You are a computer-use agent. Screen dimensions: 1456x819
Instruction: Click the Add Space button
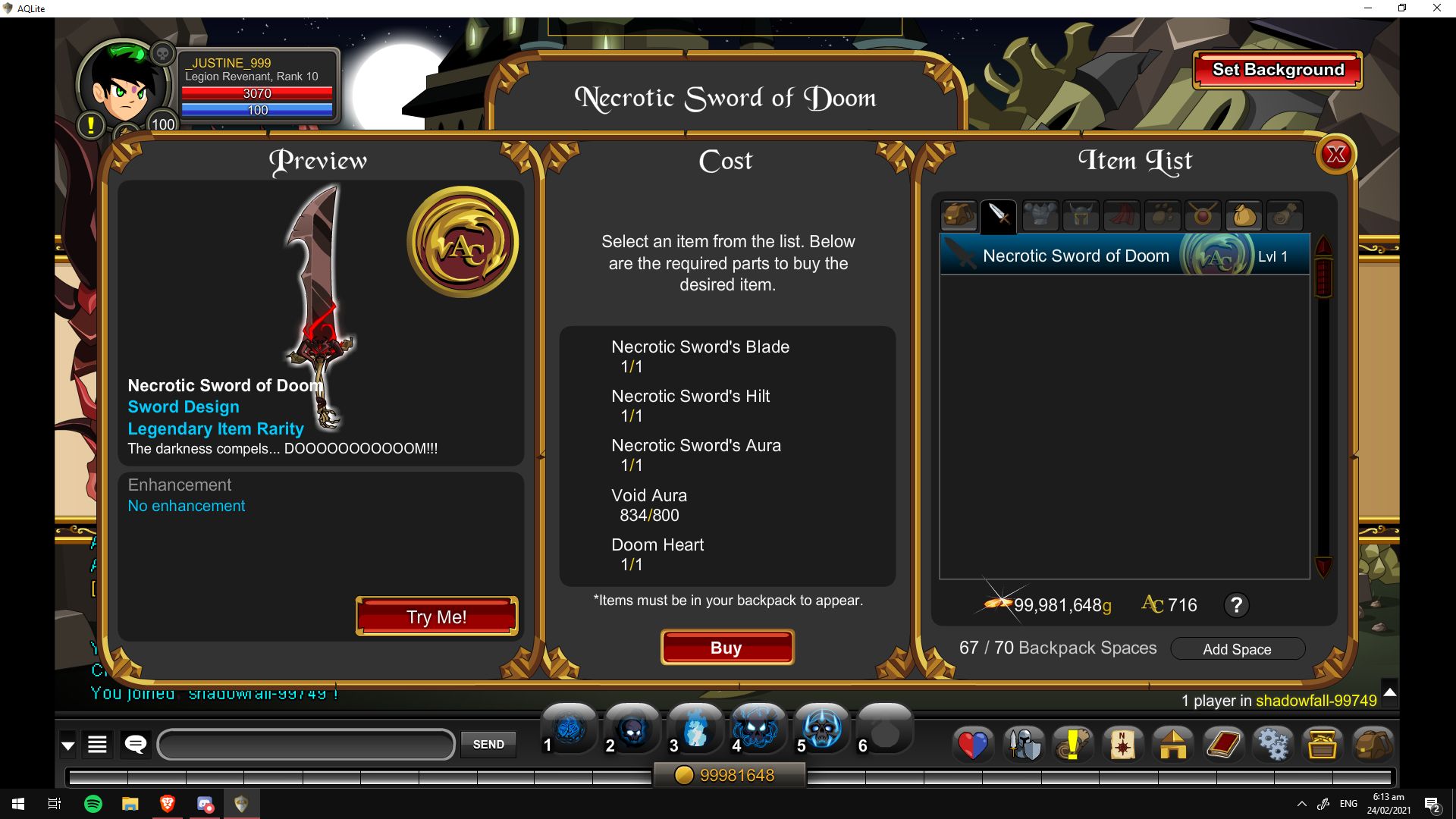coord(1238,649)
